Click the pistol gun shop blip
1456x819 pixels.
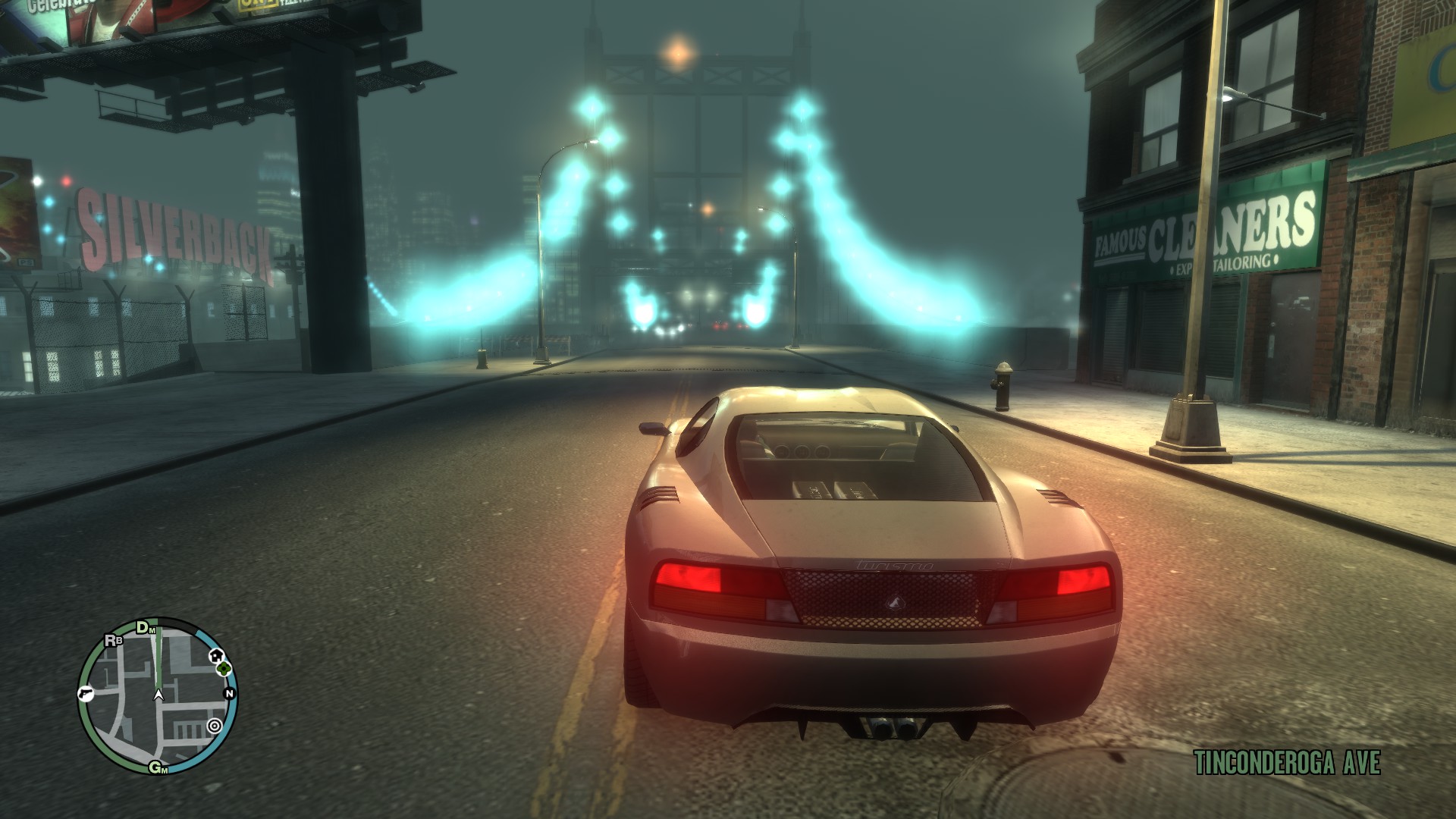[x=84, y=694]
